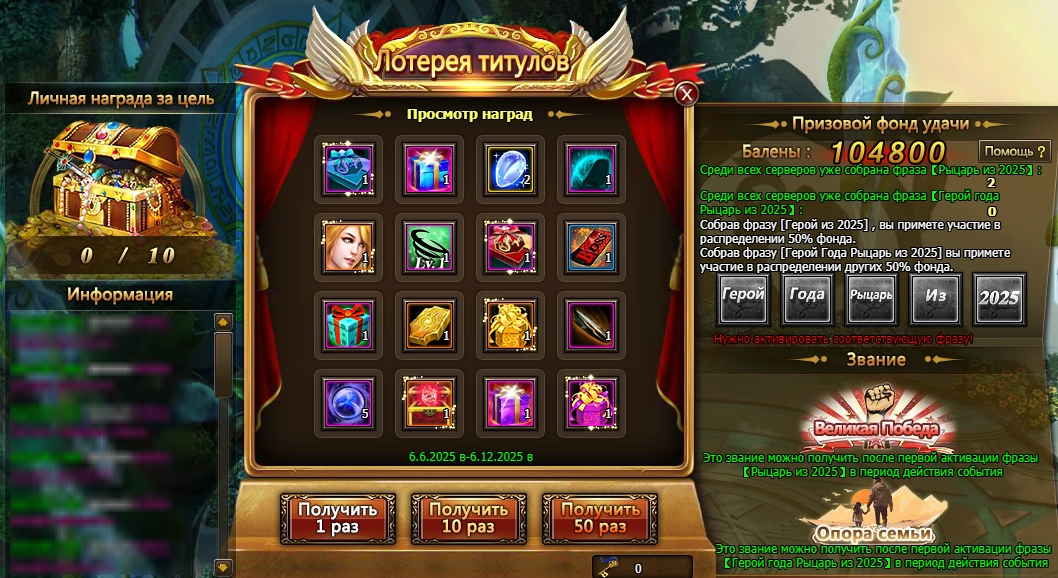Select the "2025" word tile

pos(998,298)
